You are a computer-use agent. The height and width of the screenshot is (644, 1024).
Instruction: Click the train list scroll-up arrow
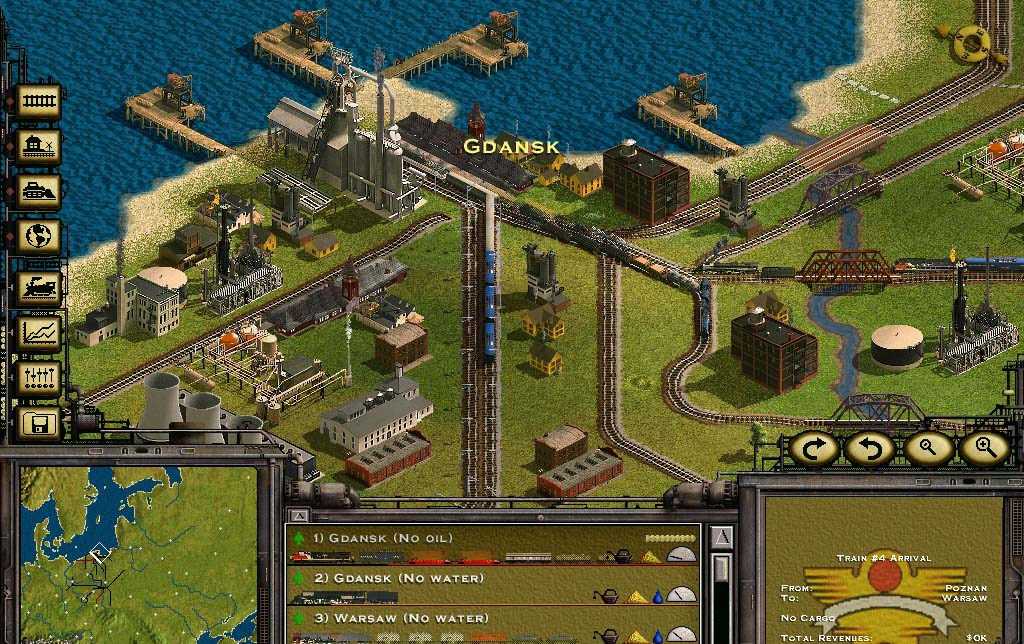tap(720, 538)
